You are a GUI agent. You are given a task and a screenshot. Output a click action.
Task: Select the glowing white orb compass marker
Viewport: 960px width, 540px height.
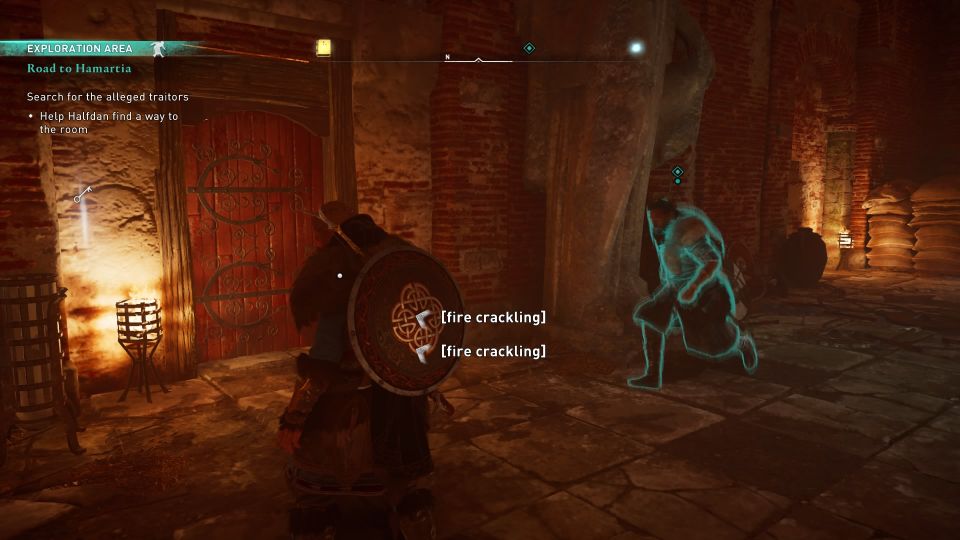(634, 47)
